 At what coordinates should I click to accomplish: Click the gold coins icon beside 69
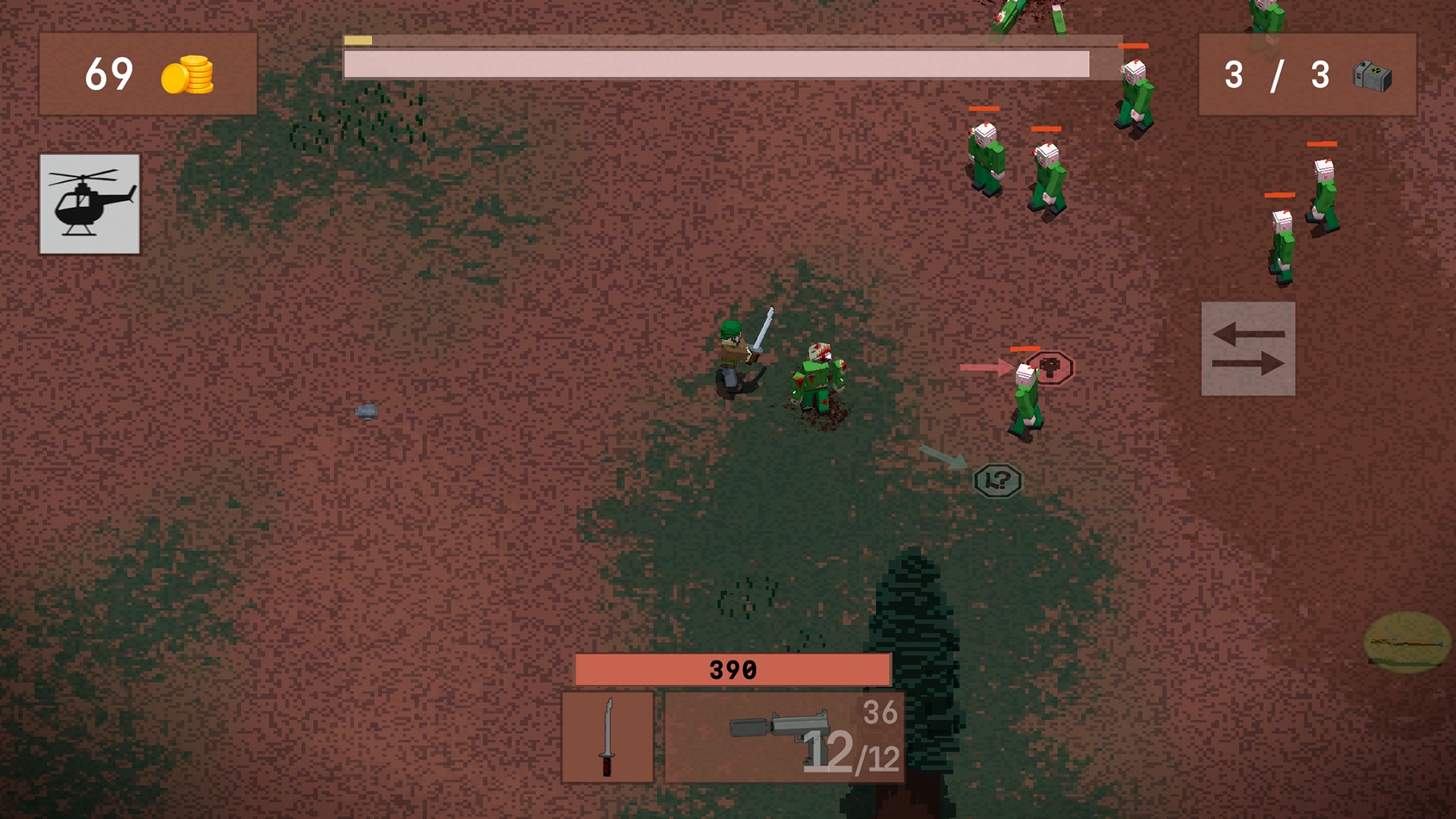tap(187, 74)
